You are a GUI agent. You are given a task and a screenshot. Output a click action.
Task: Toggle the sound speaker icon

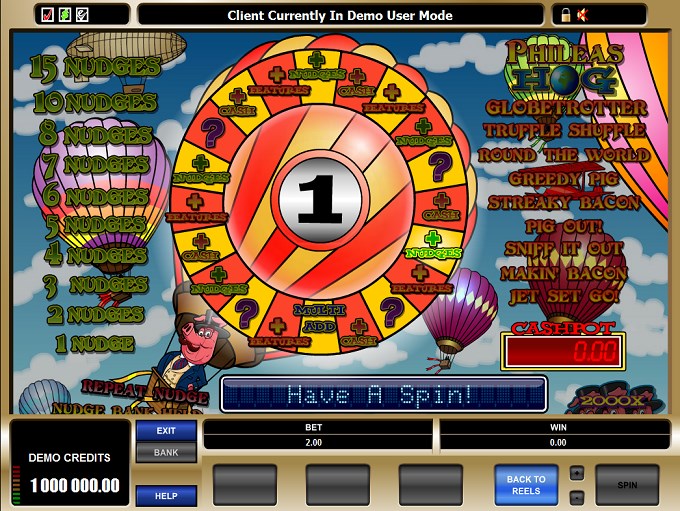click(x=582, y=15)
